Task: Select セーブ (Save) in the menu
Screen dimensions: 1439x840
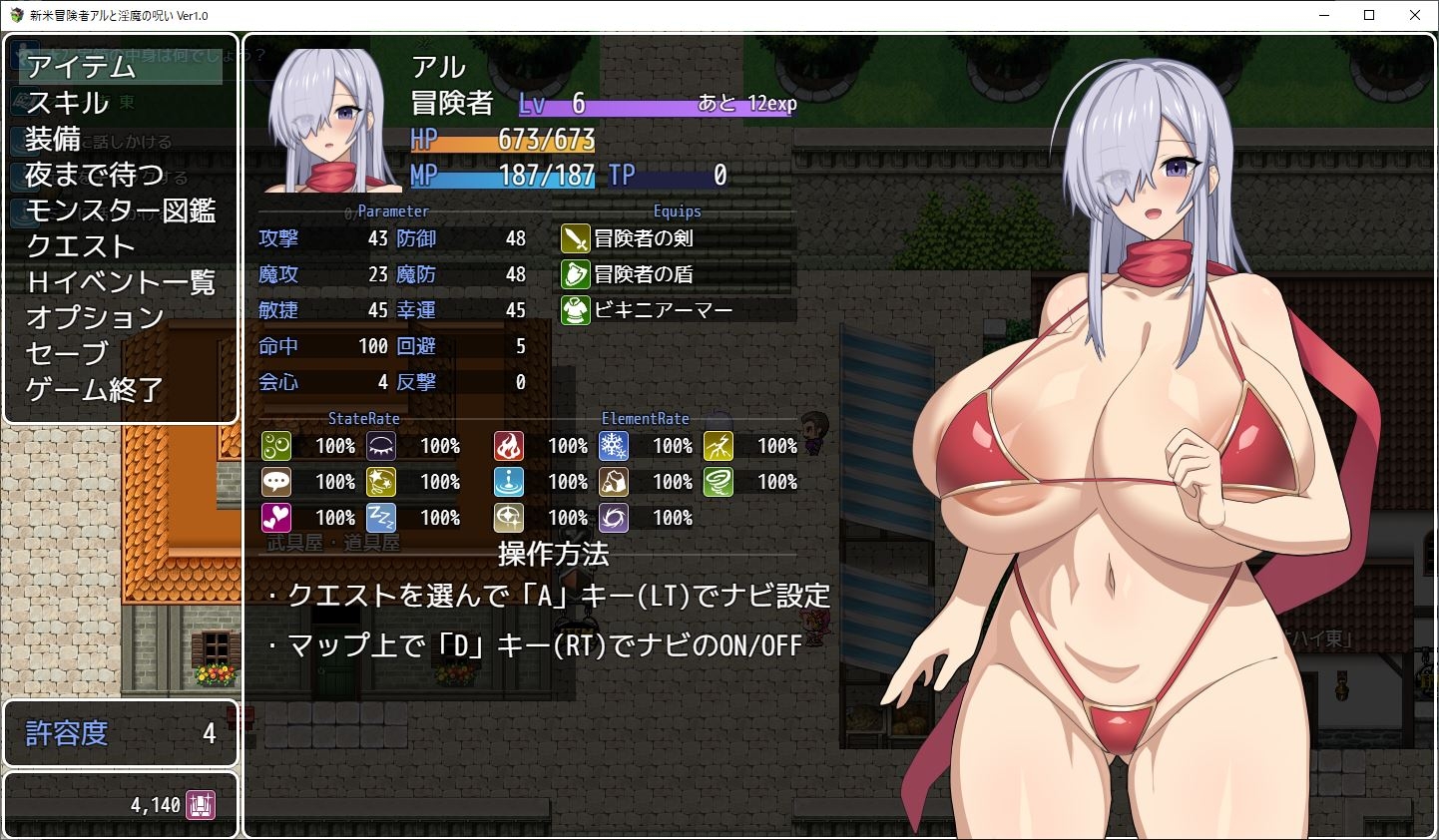Action: tap(67, 354)
